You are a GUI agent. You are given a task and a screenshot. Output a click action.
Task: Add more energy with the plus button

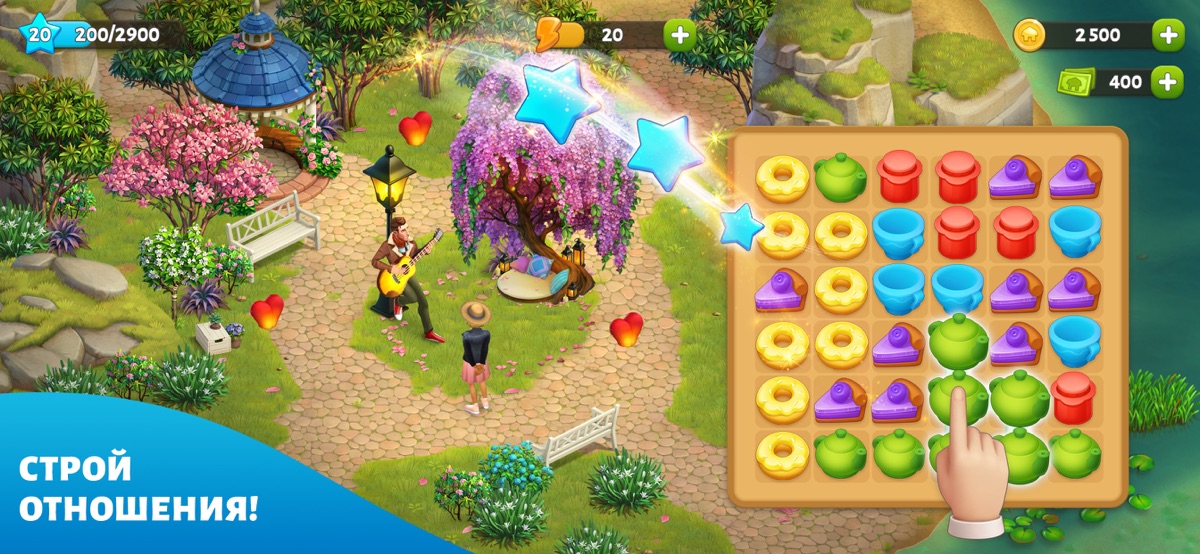click(680, 36)
